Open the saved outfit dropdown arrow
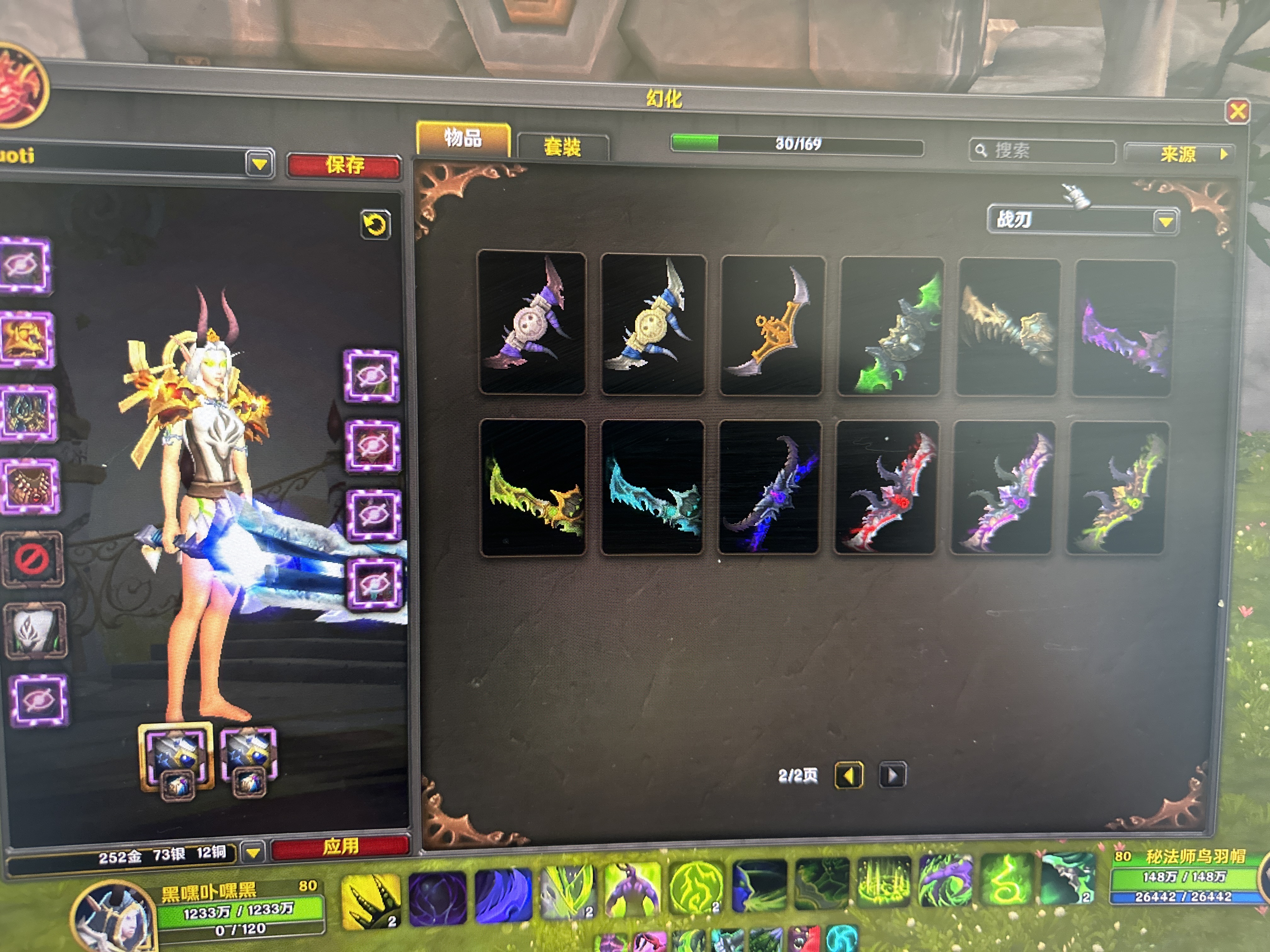Viewport: 1270px width, 952px height. tap(260, 164)
